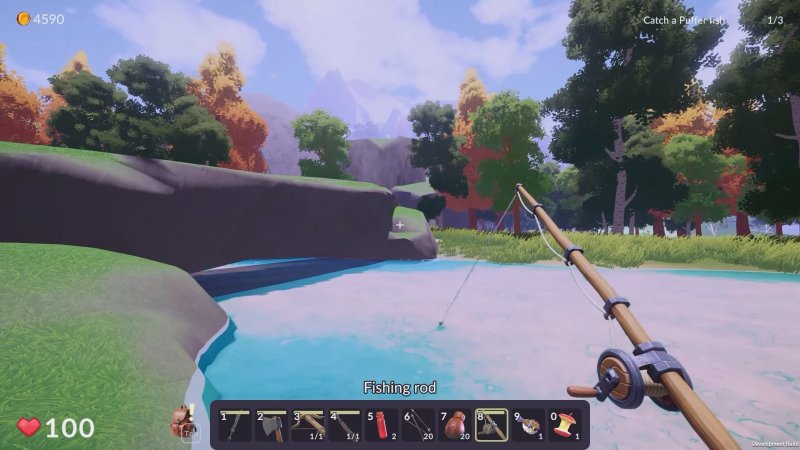Viewport: 800px width, 450px height.
Task: Choose the red canister in slot 5
Action: point(381,425)
